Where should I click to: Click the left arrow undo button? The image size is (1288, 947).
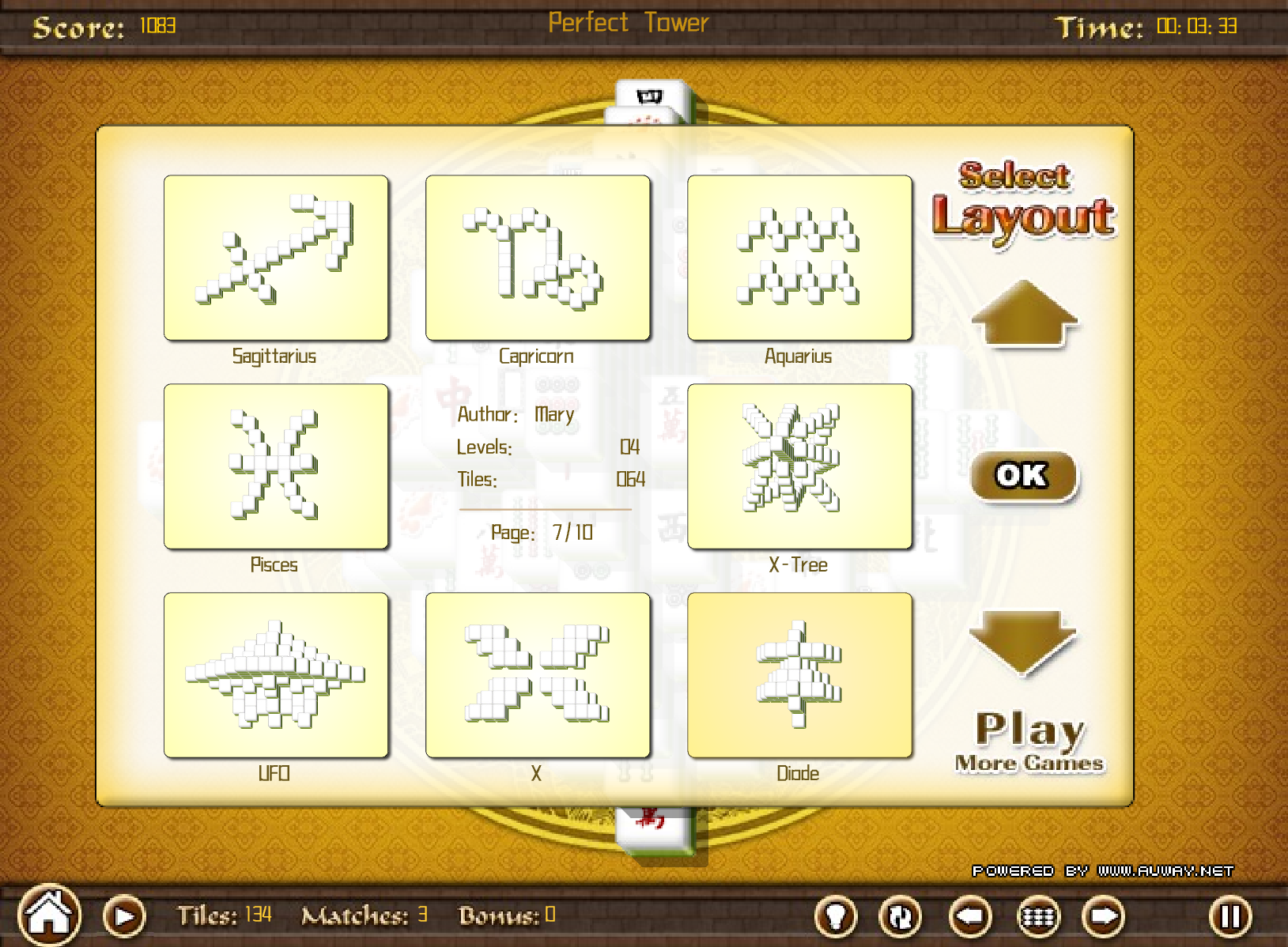[970, 917]
